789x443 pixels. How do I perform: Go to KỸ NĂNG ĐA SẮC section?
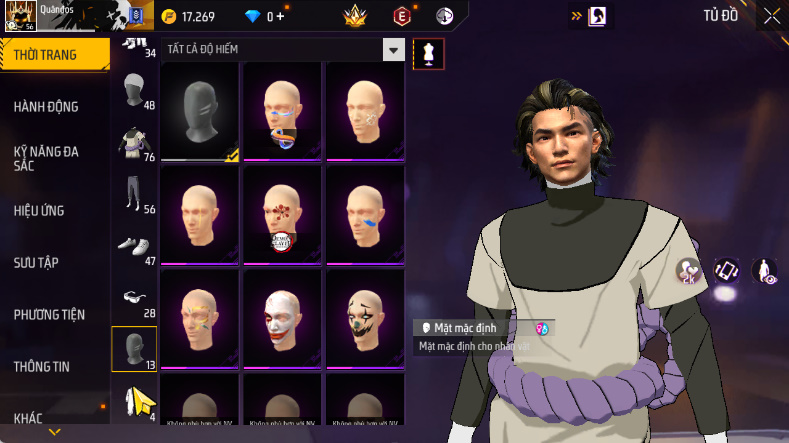46,158
